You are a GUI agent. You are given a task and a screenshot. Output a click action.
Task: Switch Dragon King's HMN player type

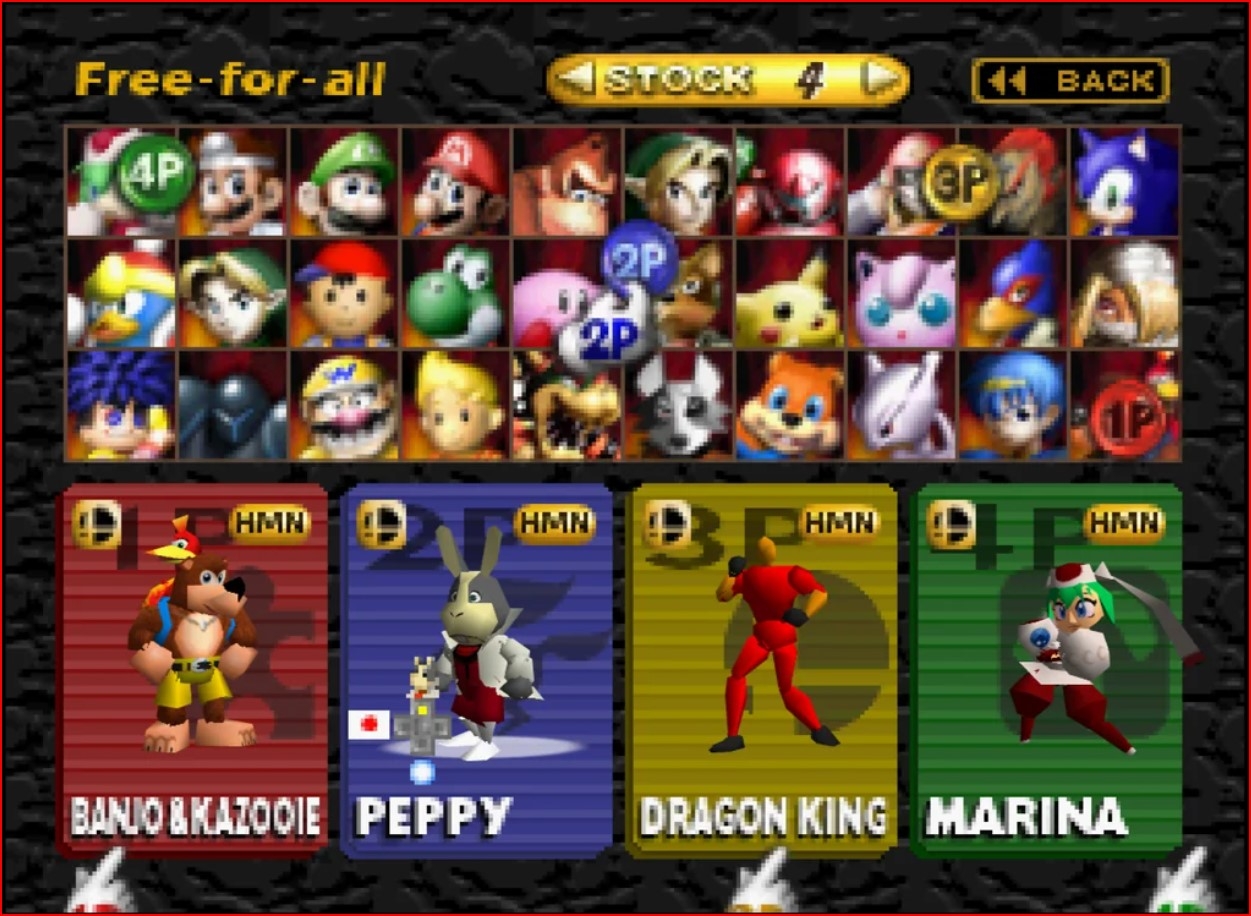pos(841,523)
